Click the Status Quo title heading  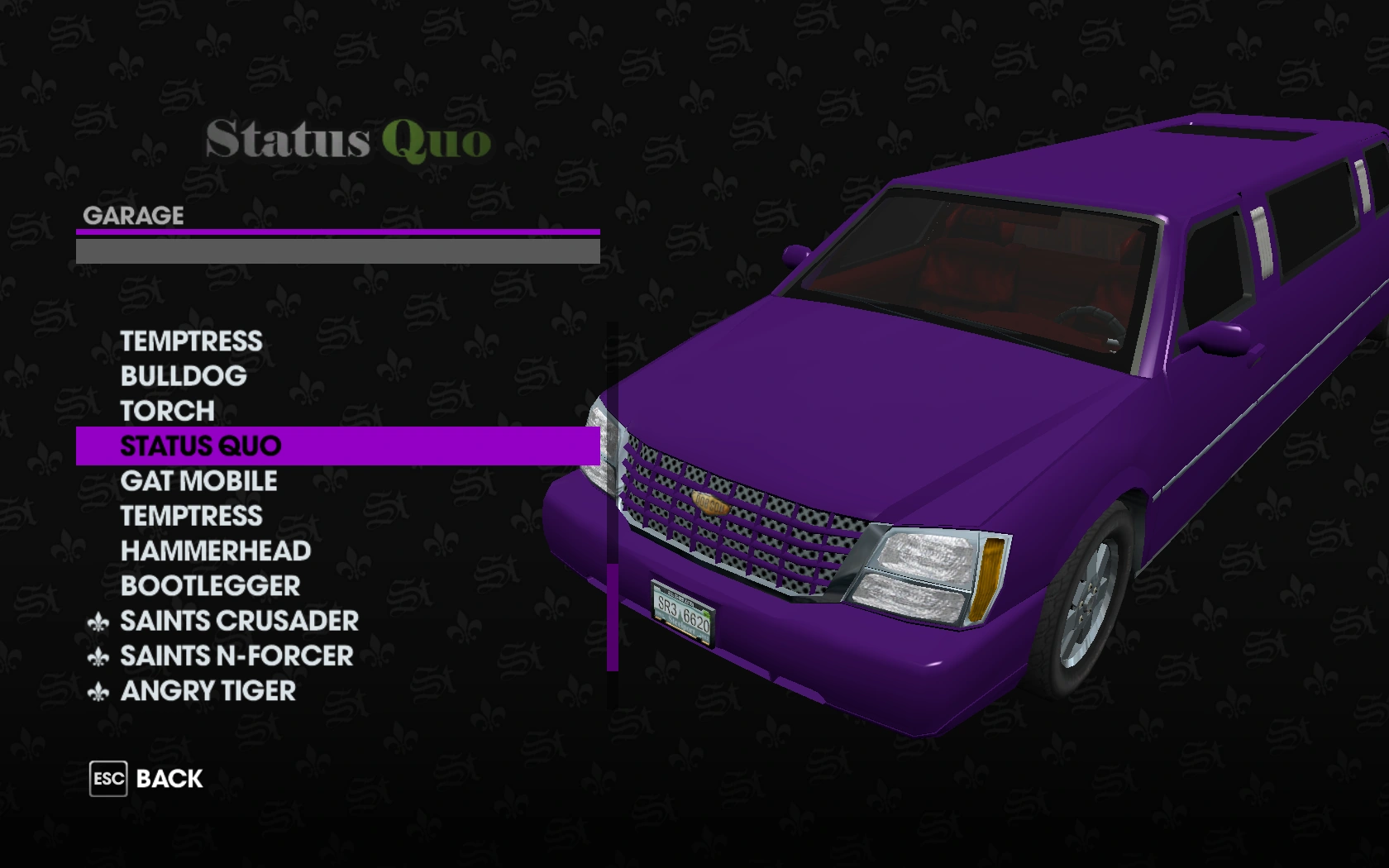(x=347, y=139)
